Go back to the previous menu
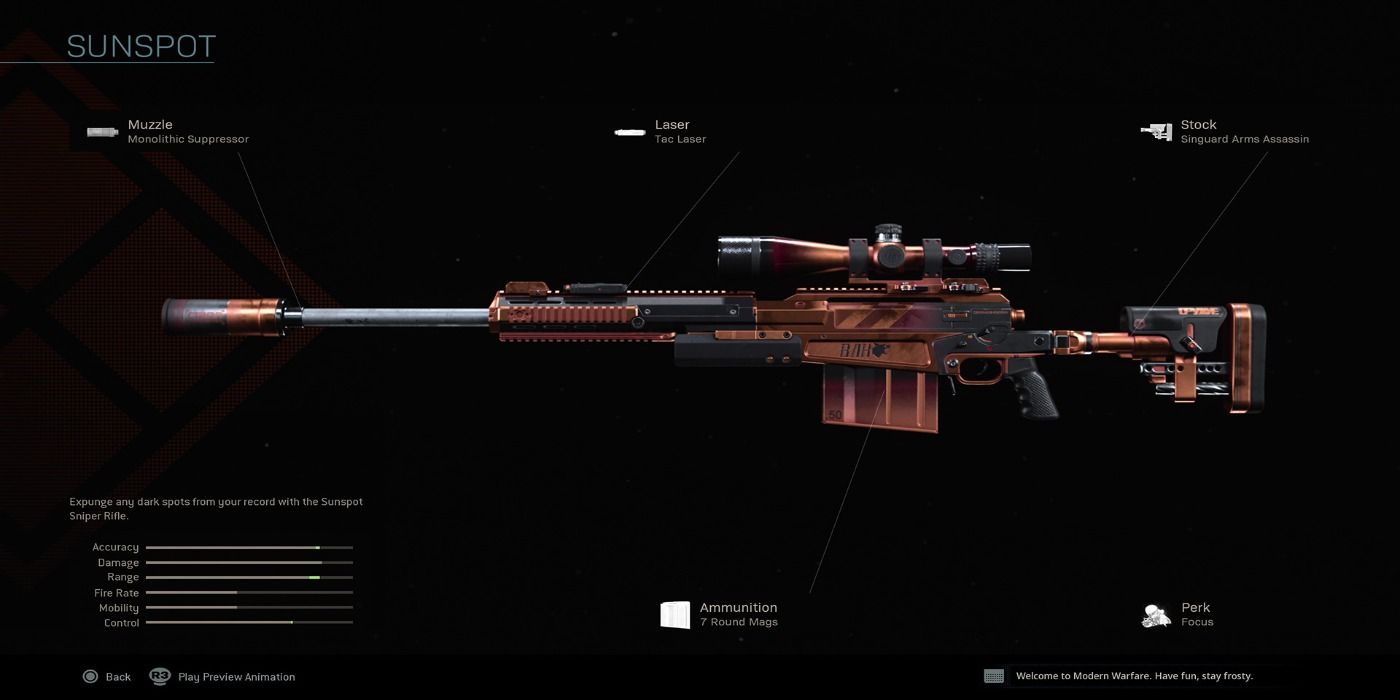This screenshot has height=700, width=1400. [x=107, y=677]
